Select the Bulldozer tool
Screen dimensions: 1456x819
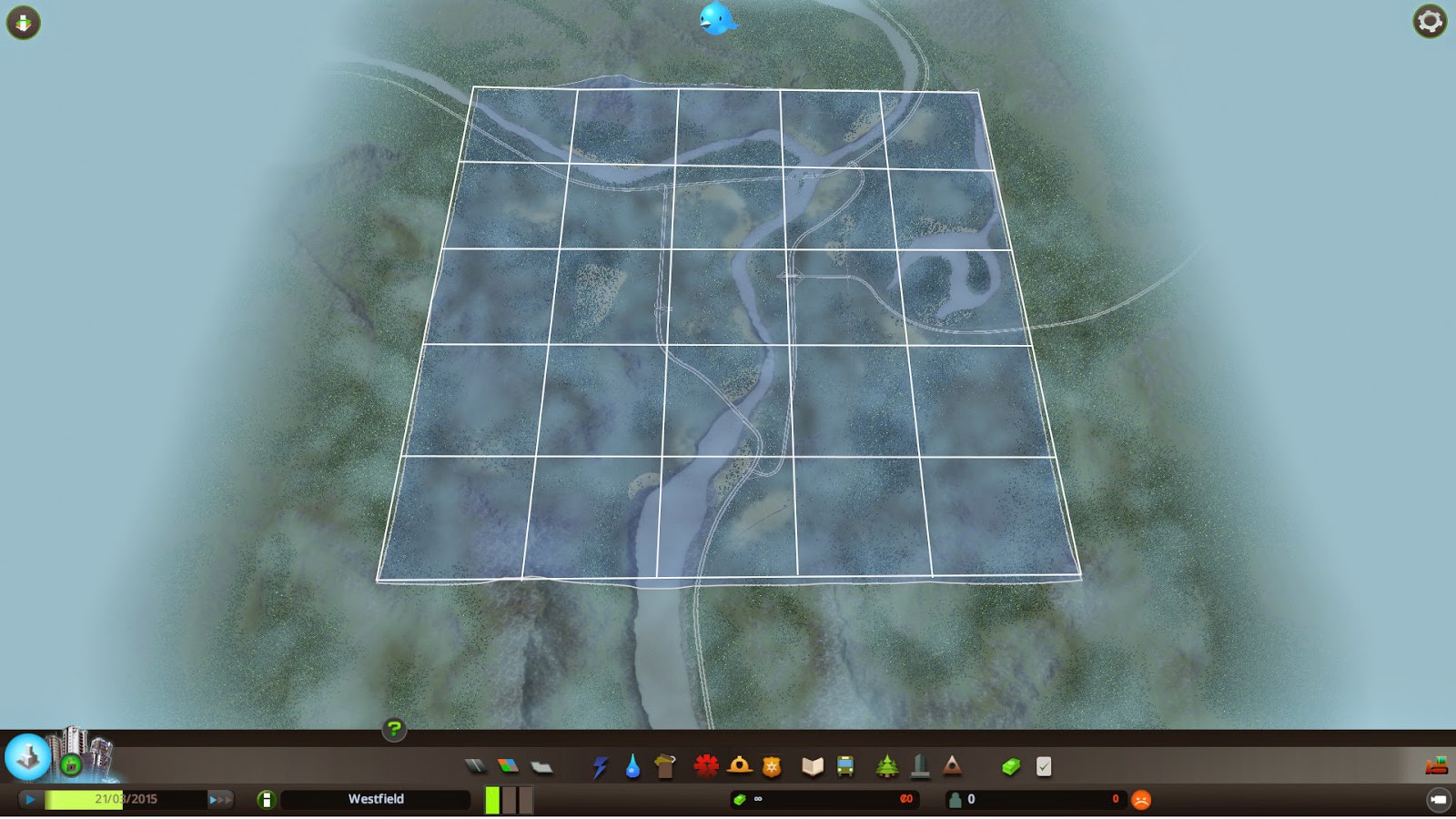1439,765
